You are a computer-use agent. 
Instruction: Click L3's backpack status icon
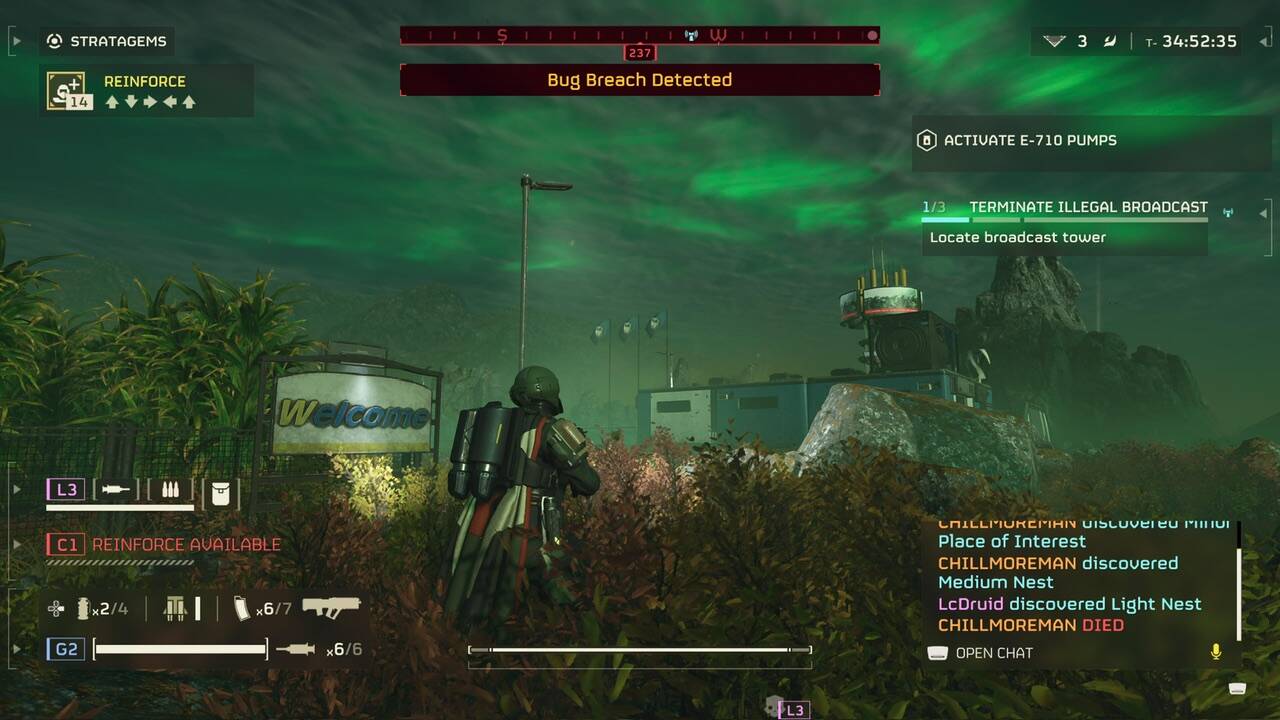[220, 492]
